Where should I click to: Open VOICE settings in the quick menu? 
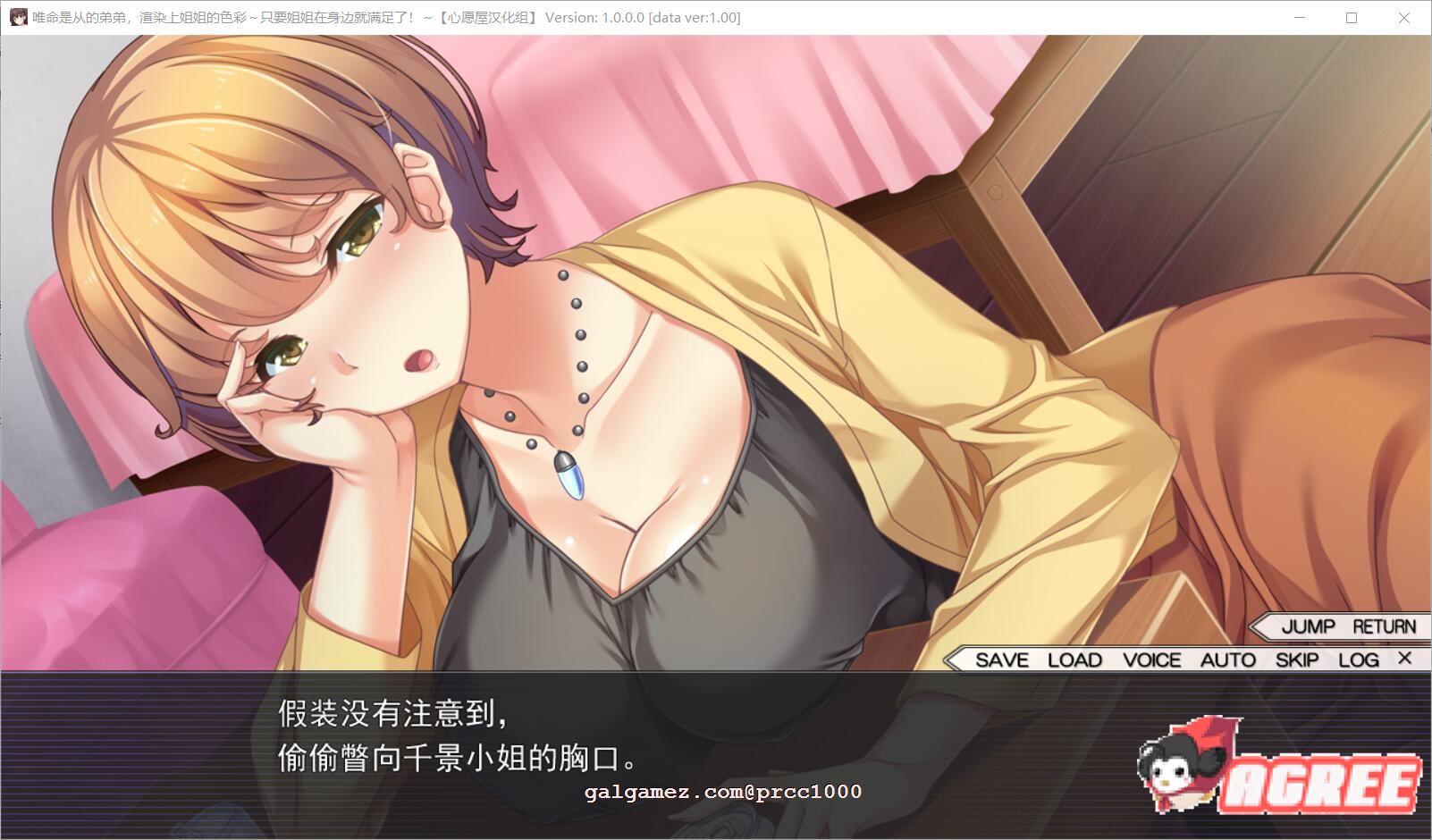(1151, 659)
